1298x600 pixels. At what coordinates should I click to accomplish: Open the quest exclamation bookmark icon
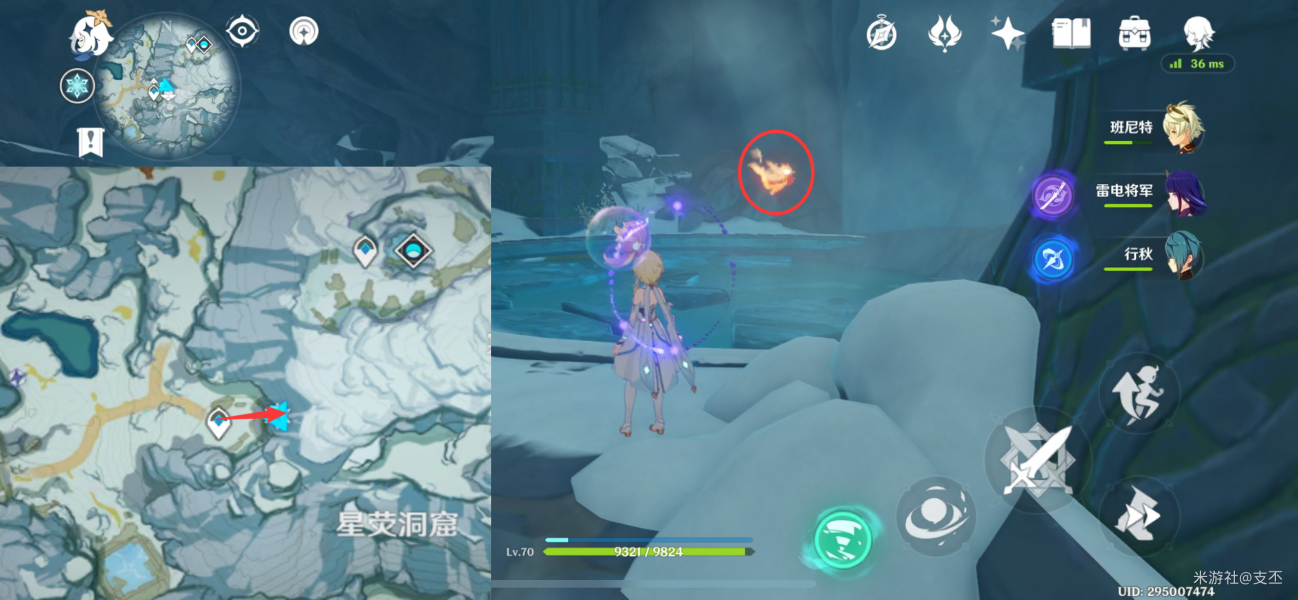click(x=92, y=142)
